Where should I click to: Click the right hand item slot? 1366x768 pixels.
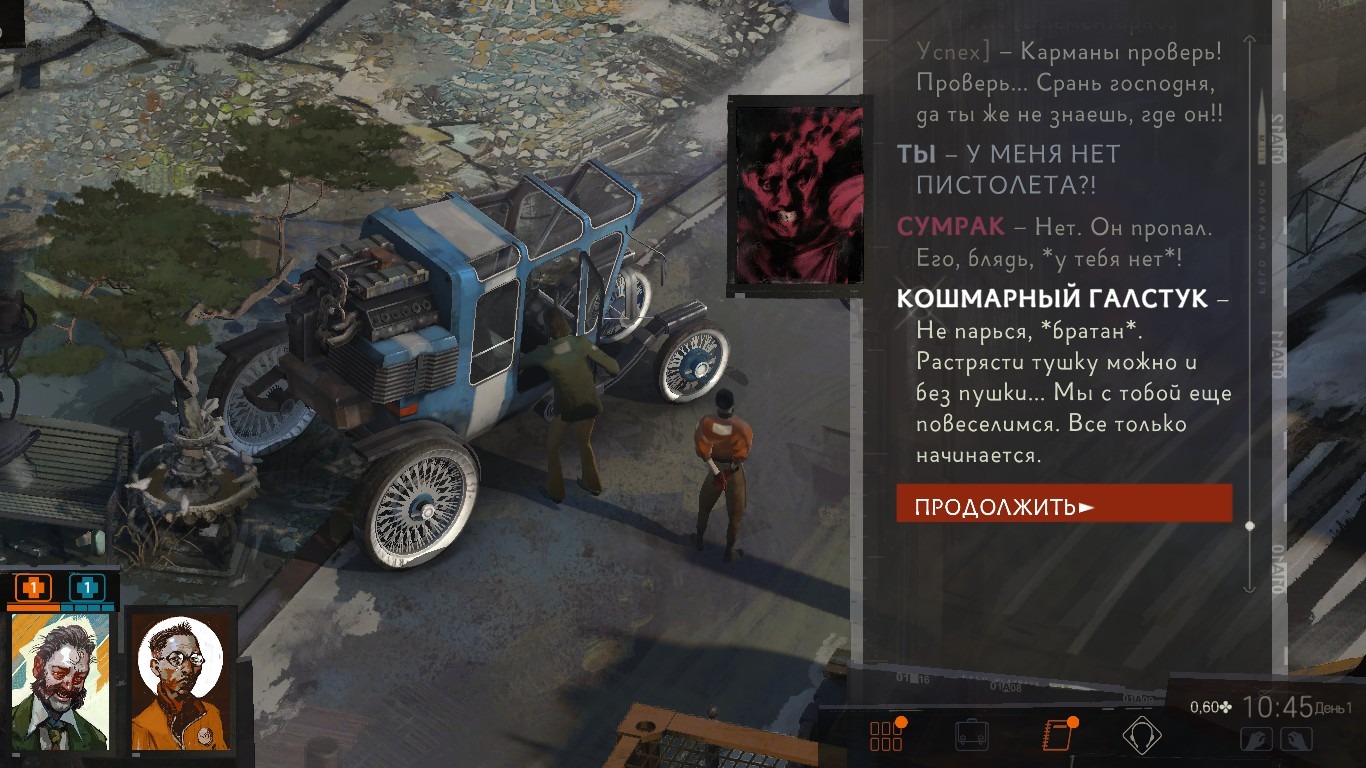[1295, 739]
